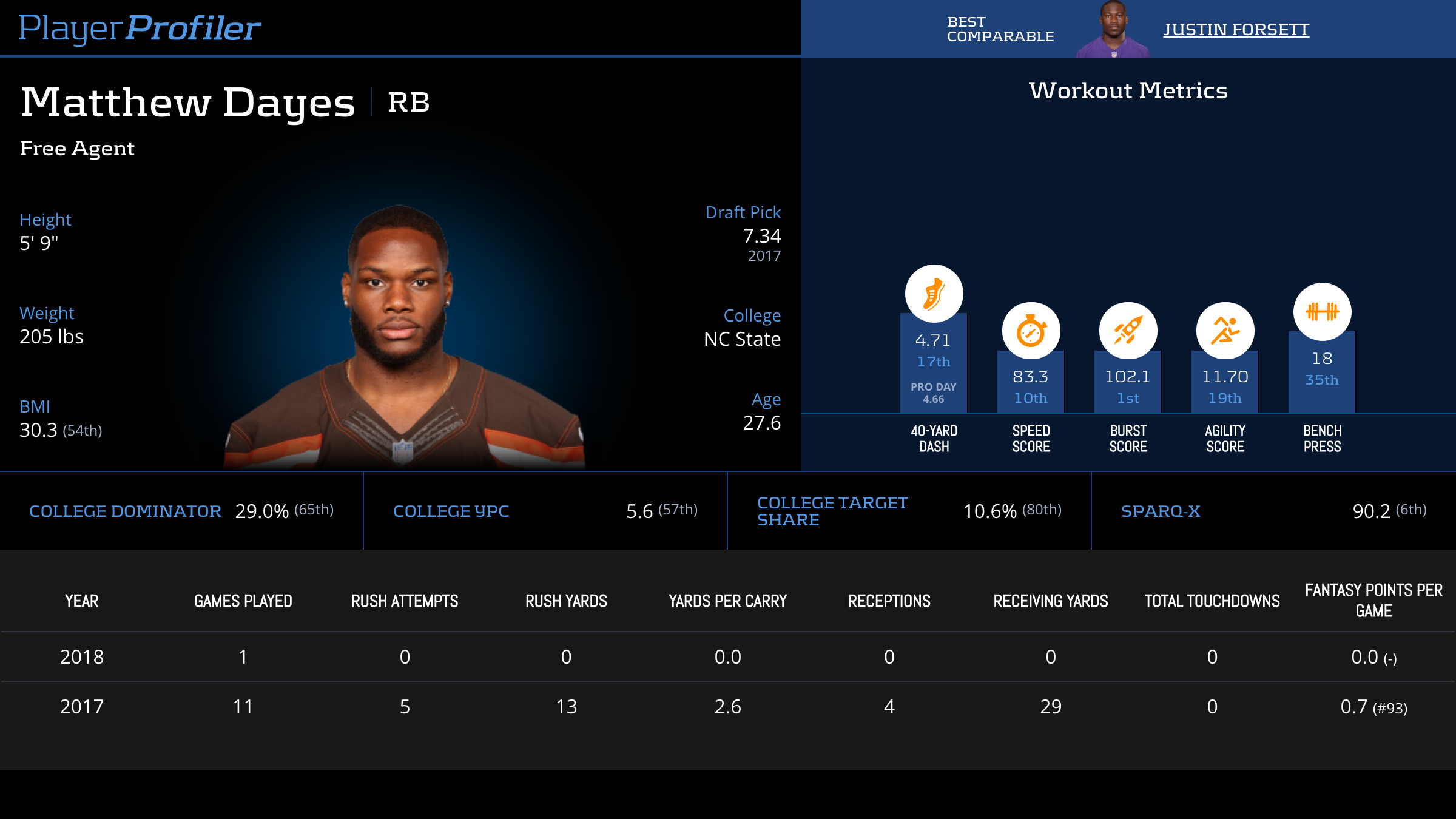
Task: Select the SPARQ-x metric label
Action: [x=1161, y=511]
